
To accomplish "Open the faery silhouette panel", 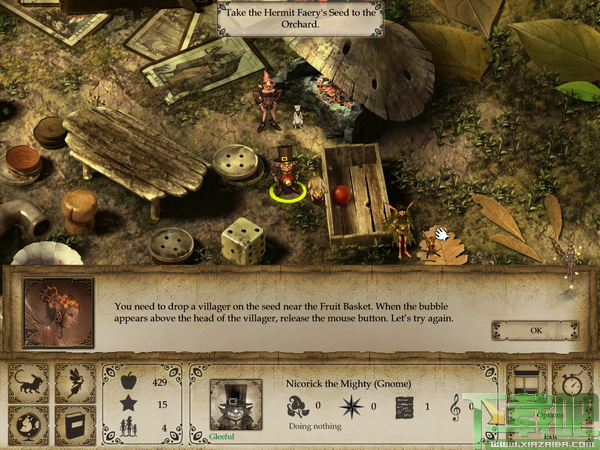I will [74, 382].
